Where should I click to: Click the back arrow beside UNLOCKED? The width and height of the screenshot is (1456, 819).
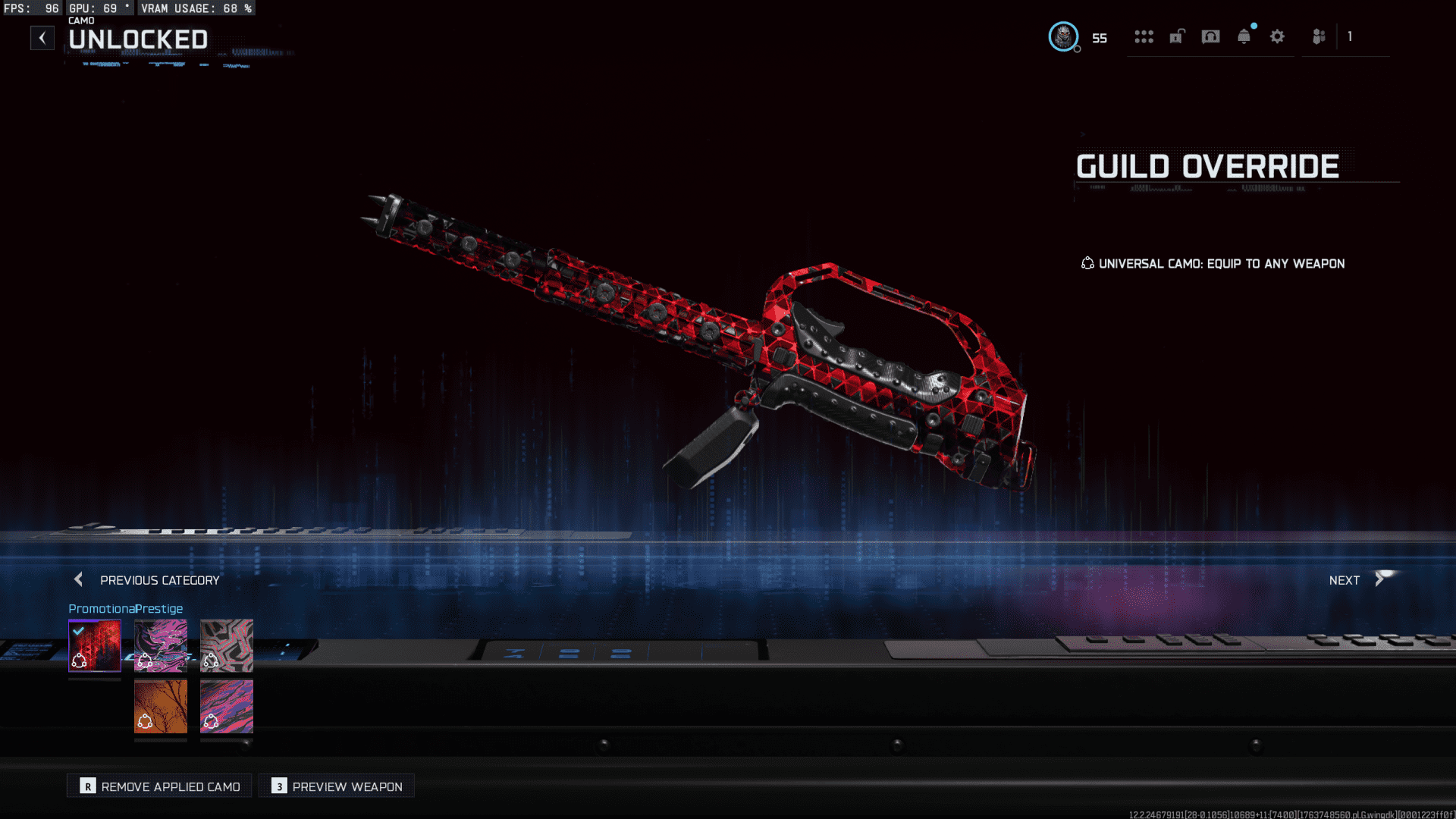[x=42, y=37]
